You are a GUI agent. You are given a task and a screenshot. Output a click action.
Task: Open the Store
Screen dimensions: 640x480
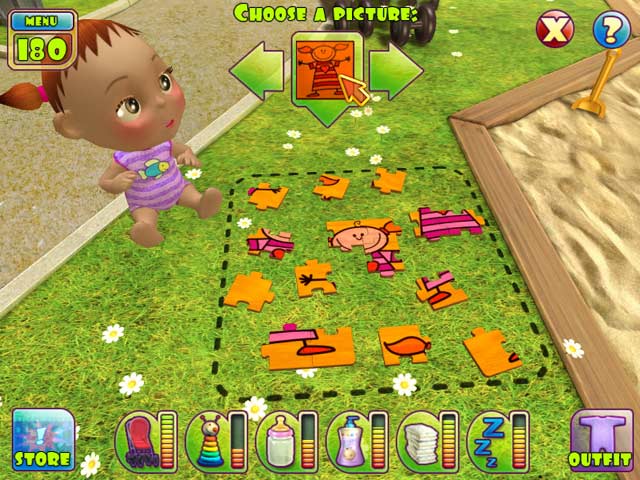pyautogui.click(x=43, y=440)
